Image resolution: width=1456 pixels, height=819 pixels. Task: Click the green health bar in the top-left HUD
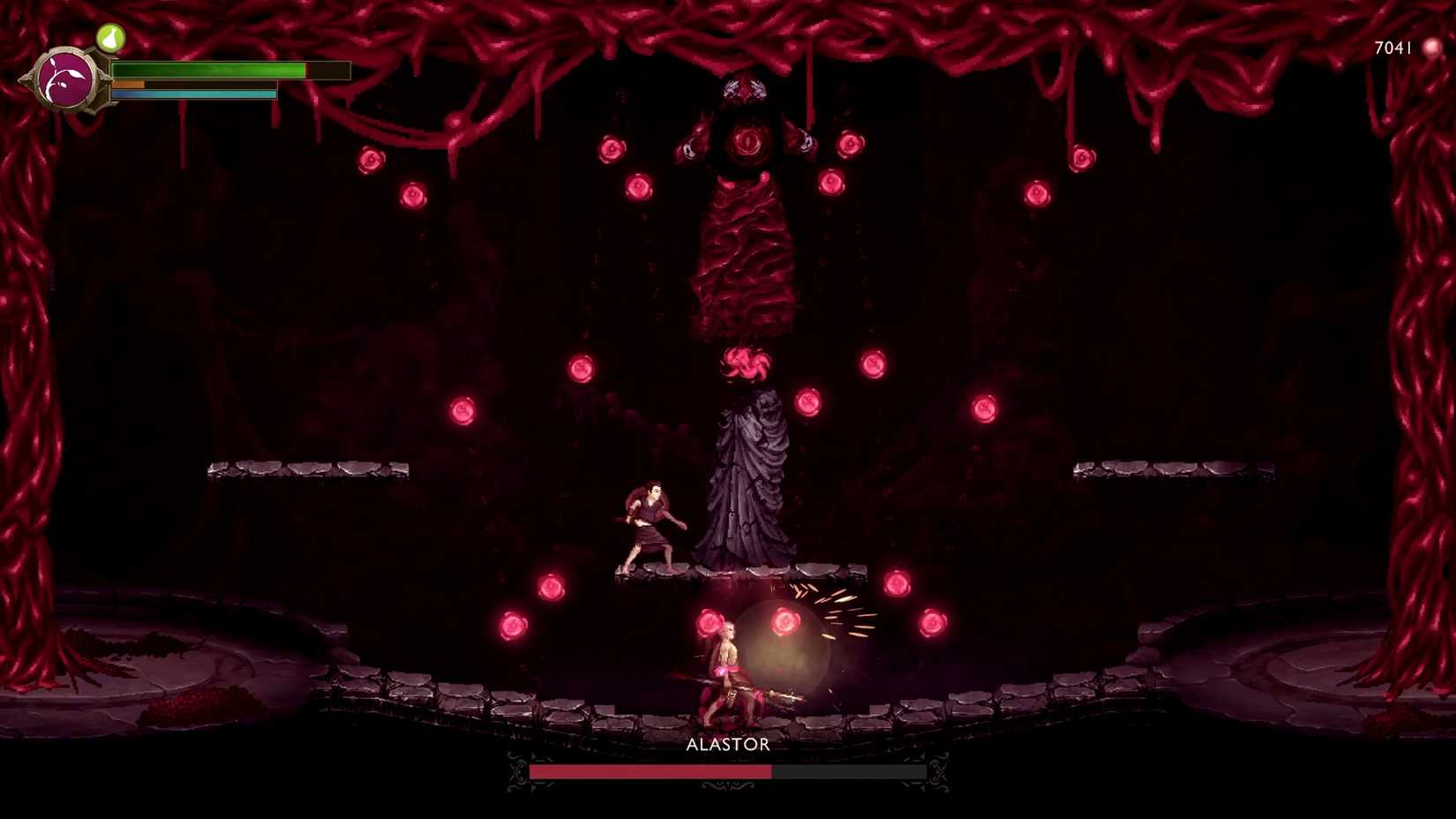click(207, 67)
